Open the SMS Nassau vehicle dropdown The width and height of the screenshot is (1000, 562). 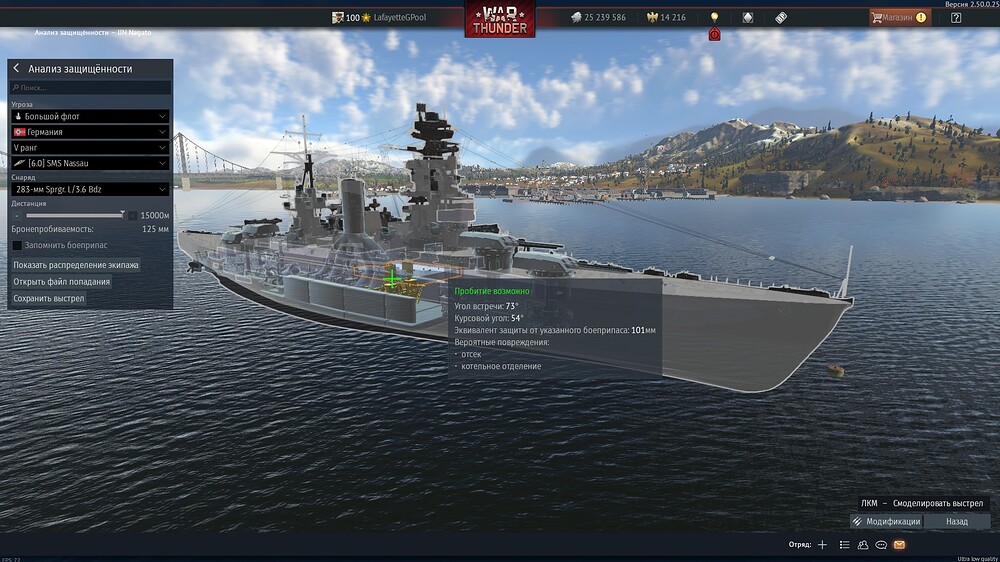[90, 163]
